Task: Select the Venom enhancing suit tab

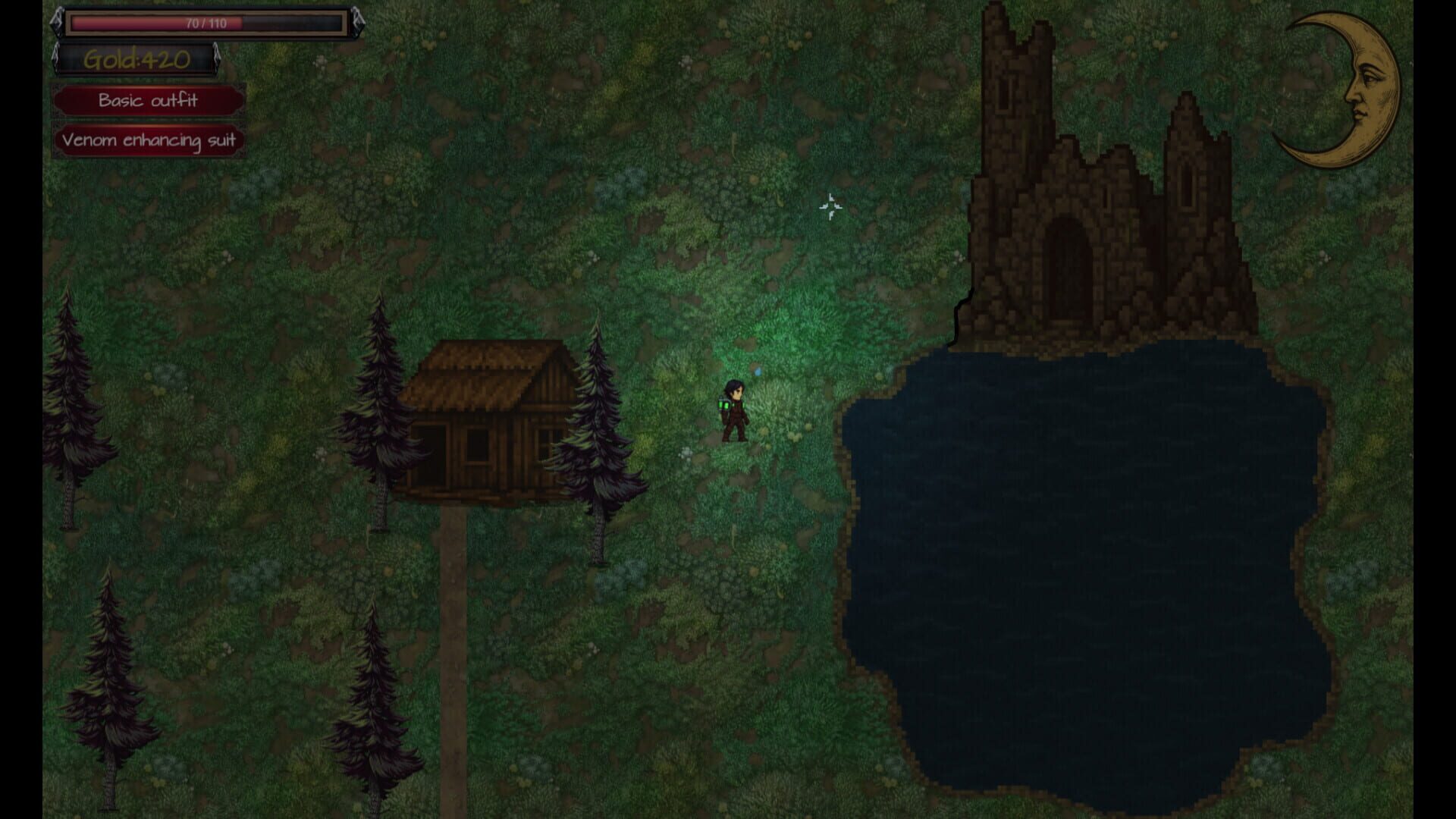Action: (149, 140)
